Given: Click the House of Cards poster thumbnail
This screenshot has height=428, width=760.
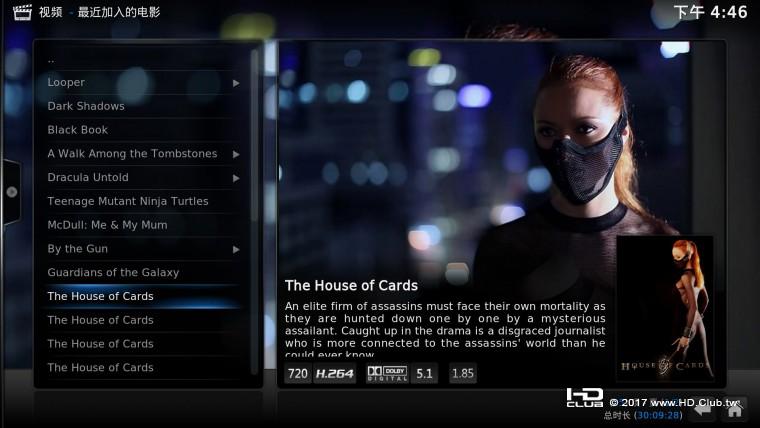Looking at the screenshot, I should coord(664,309).
